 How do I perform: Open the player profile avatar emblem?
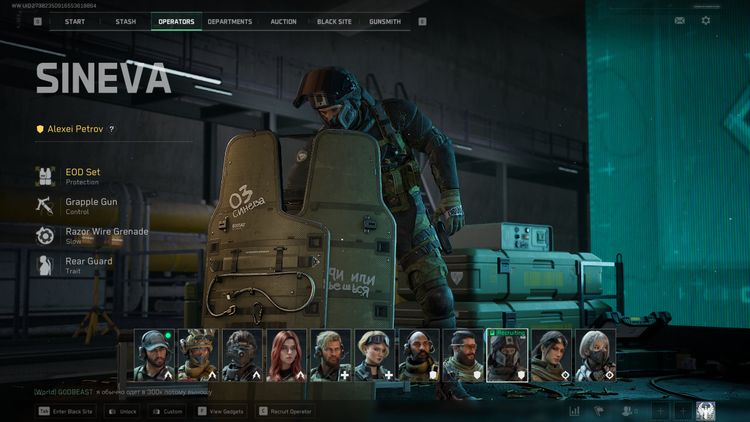(706, 410)
